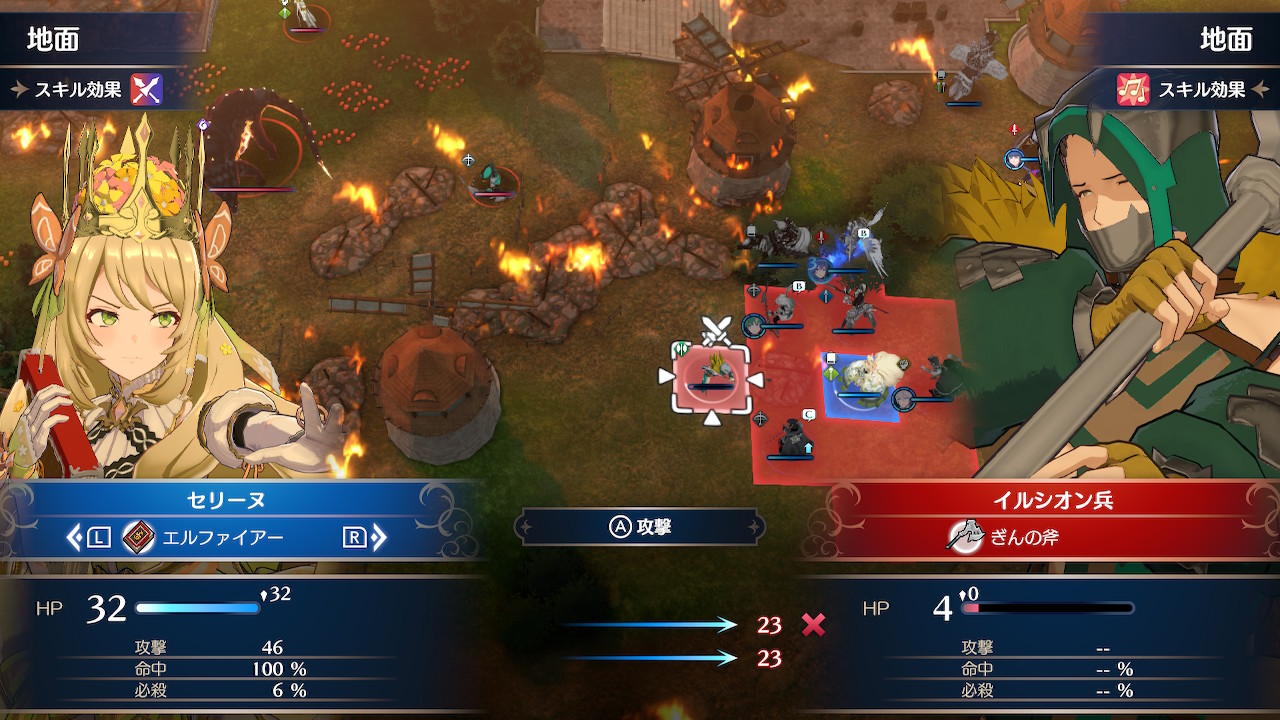Select the targeted enemy unit inside the cursor

click(x=711, y=376)
